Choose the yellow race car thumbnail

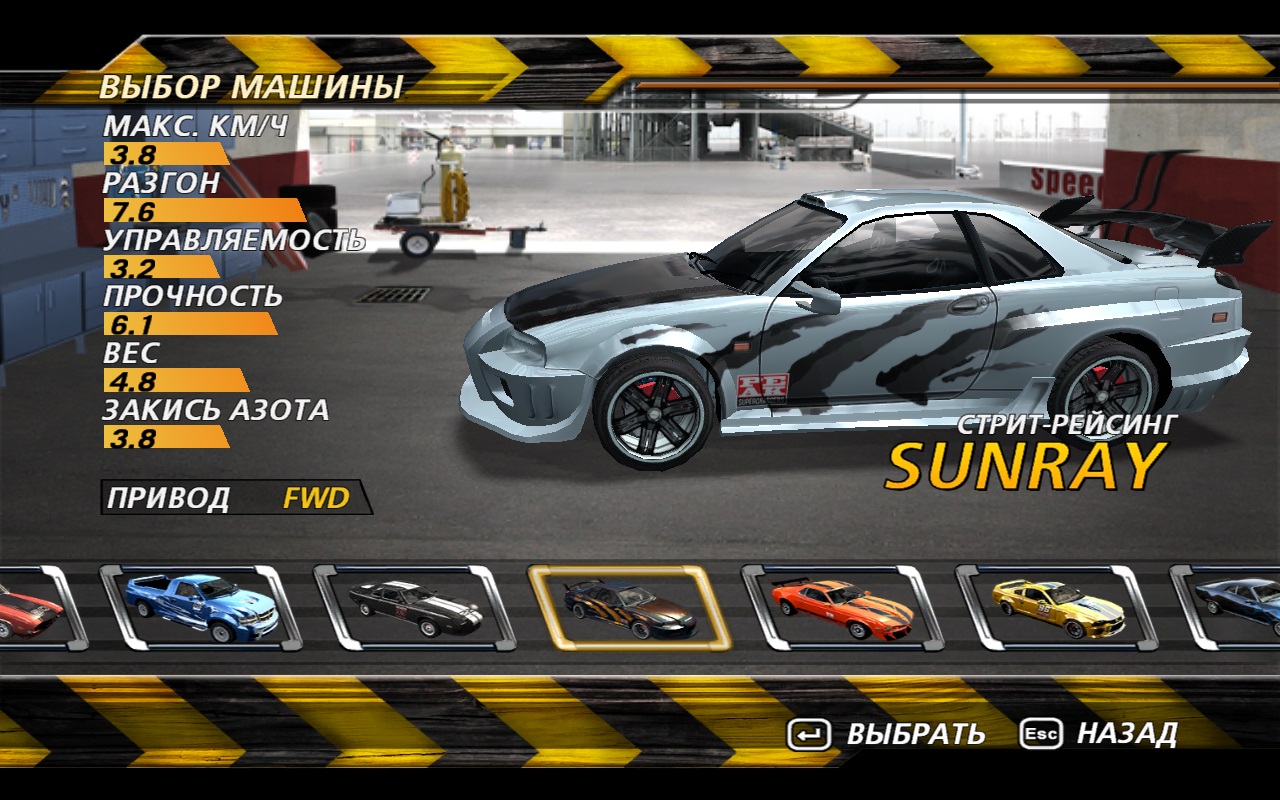(1057, 607)
